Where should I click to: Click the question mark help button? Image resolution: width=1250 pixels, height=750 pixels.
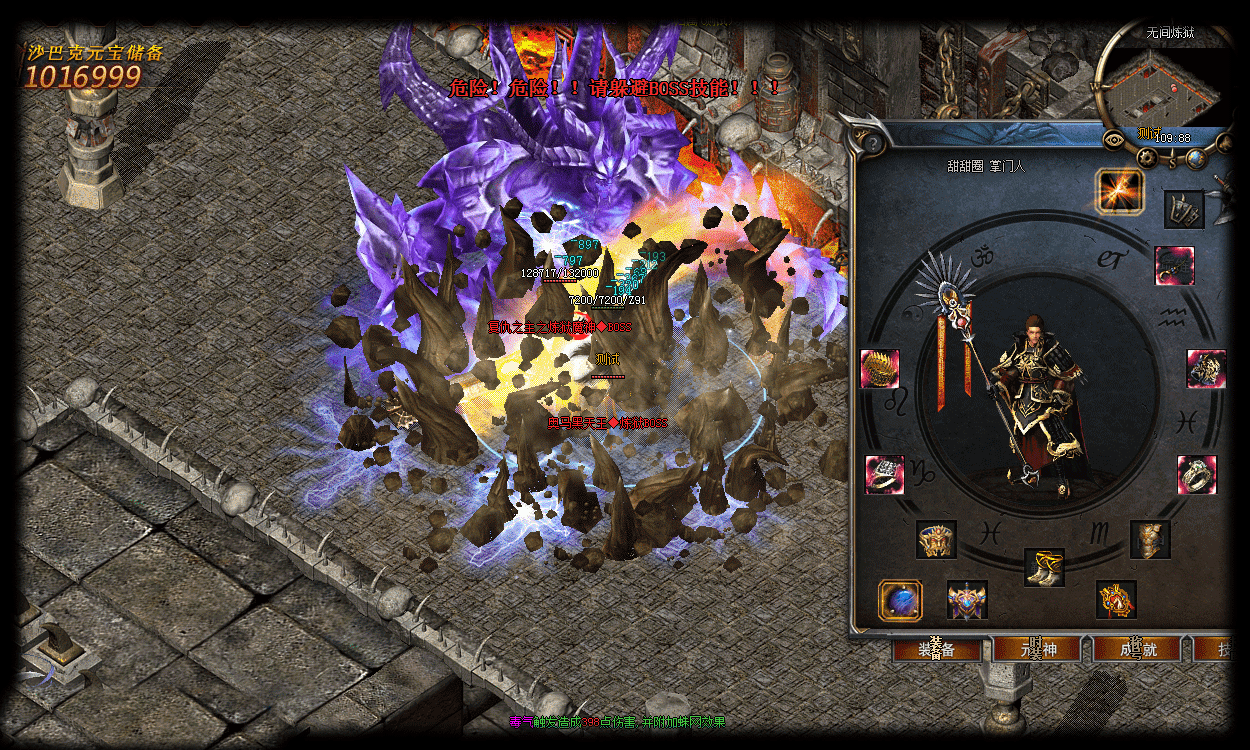point(874,142)
